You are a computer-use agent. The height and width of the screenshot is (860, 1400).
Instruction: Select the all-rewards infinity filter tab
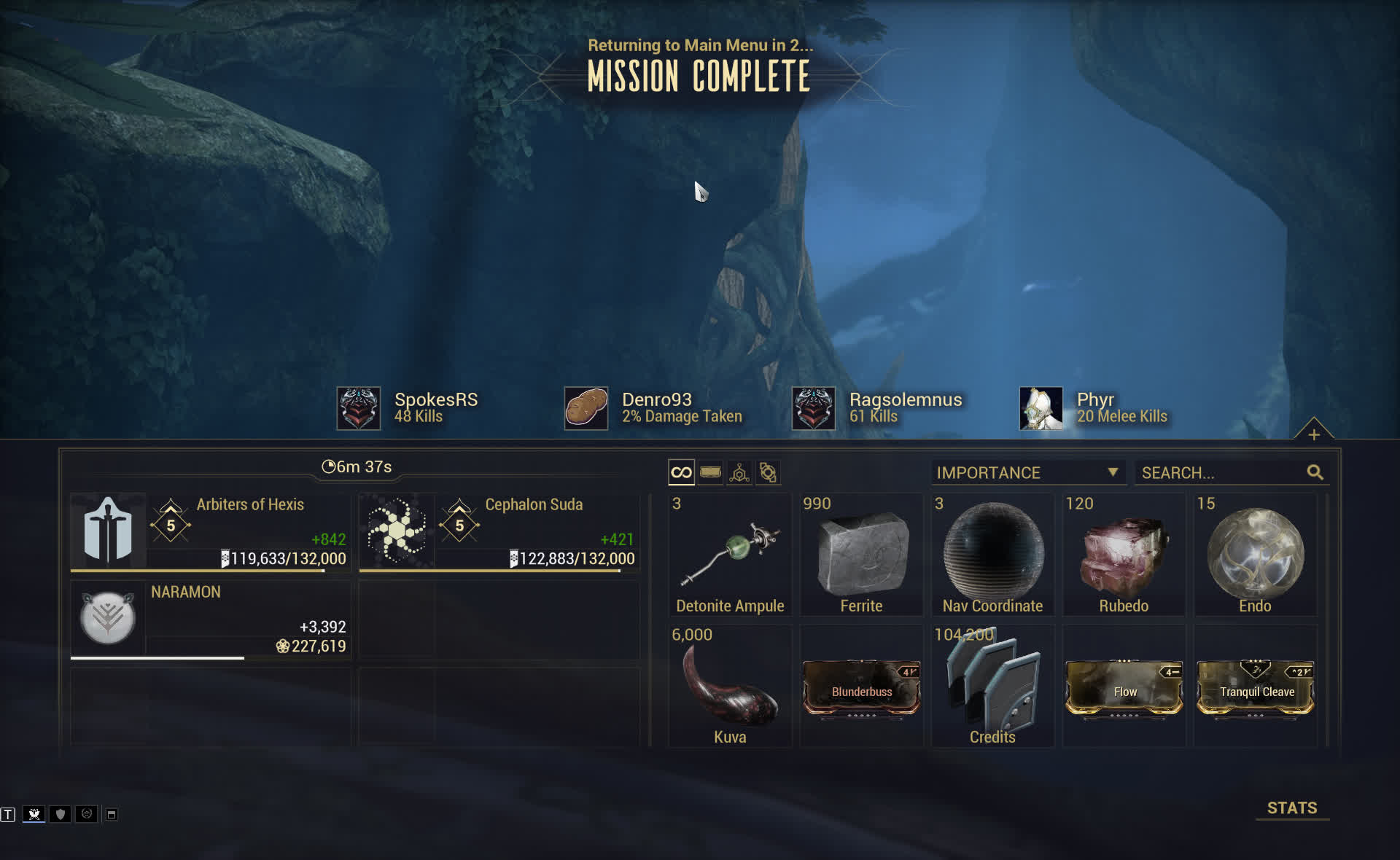[x=681, y=473]
